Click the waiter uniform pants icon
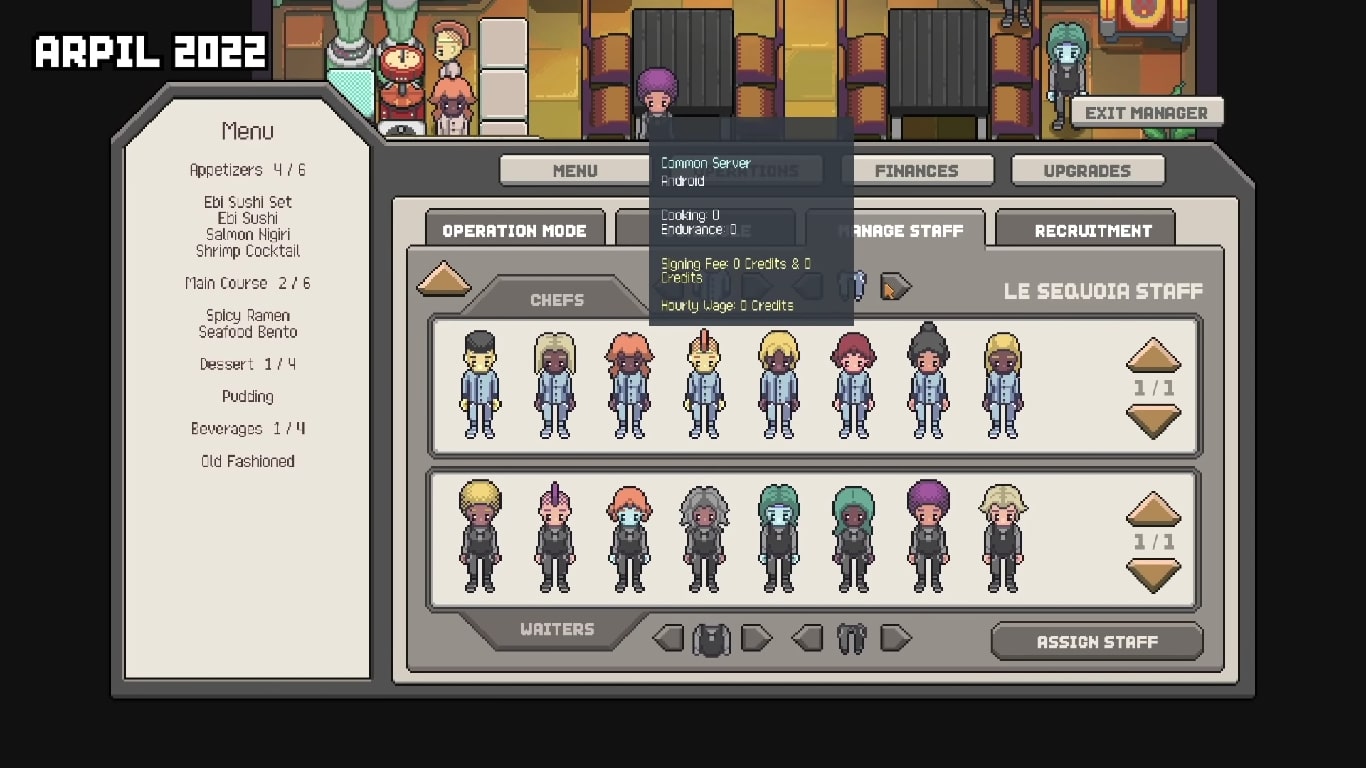 click(x=851, y=638)
